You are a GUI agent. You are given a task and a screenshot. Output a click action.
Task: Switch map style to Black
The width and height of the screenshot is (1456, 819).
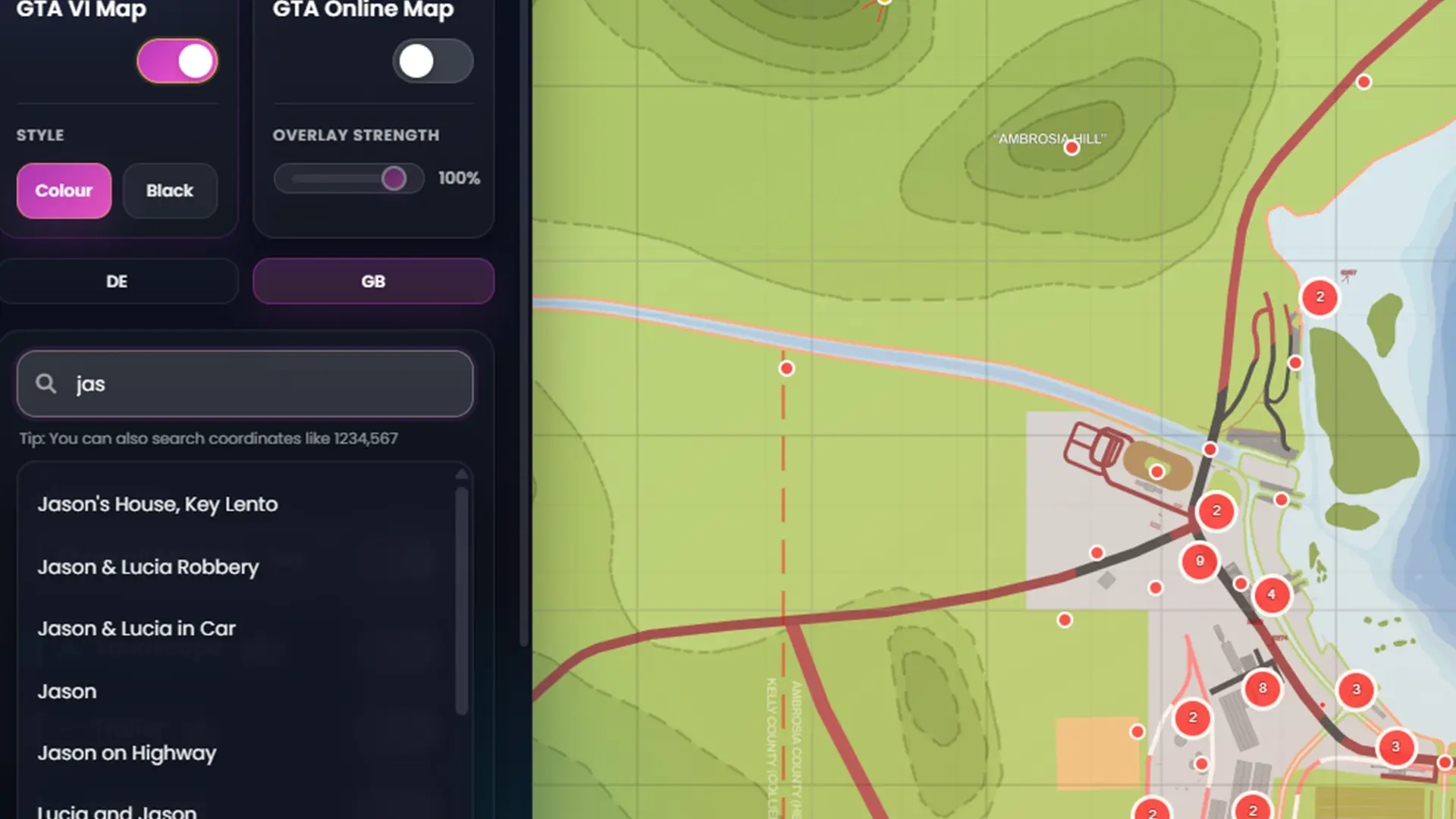coord(170,190)
